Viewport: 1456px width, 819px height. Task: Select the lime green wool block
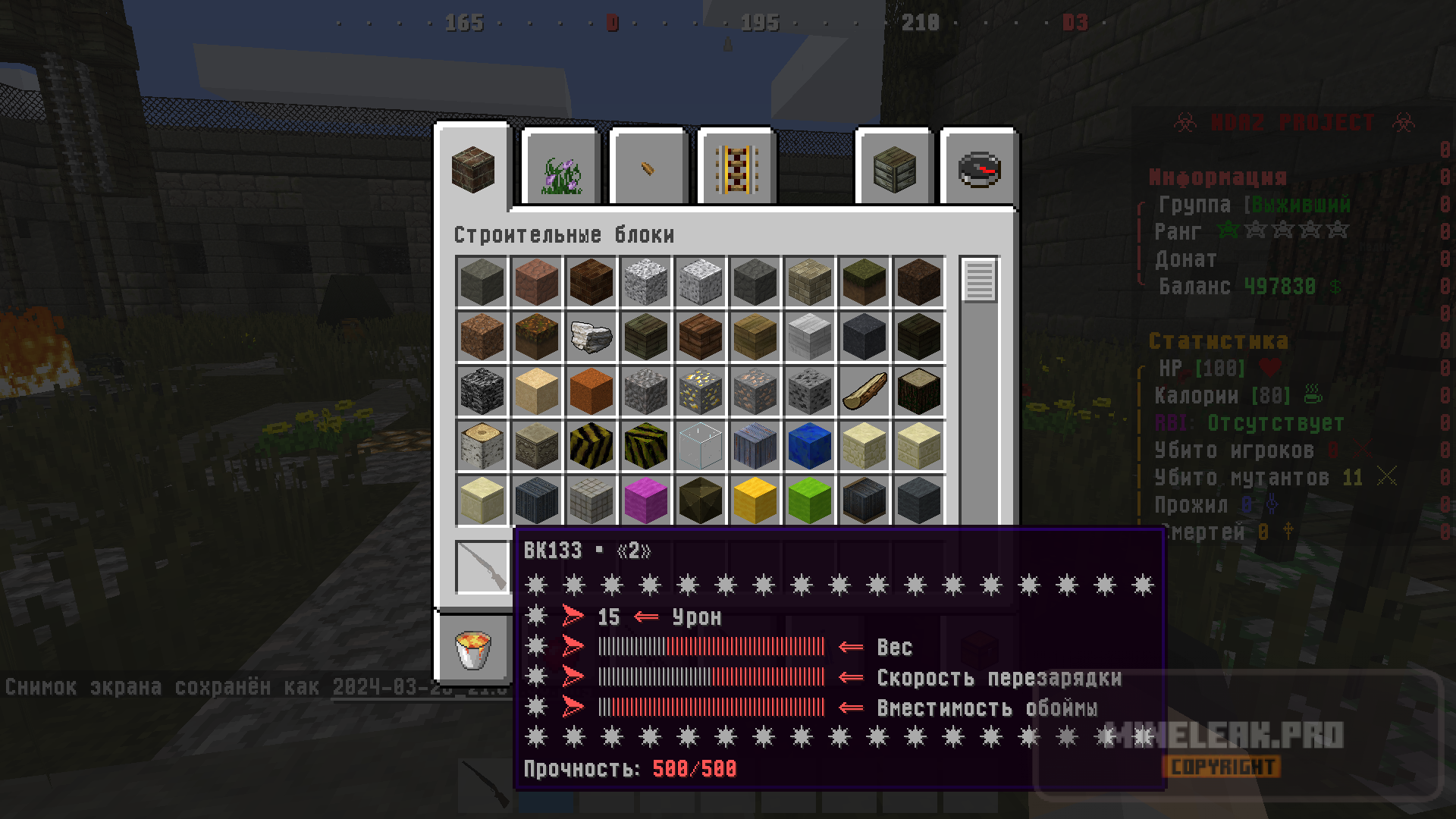(x=810, y=500)
